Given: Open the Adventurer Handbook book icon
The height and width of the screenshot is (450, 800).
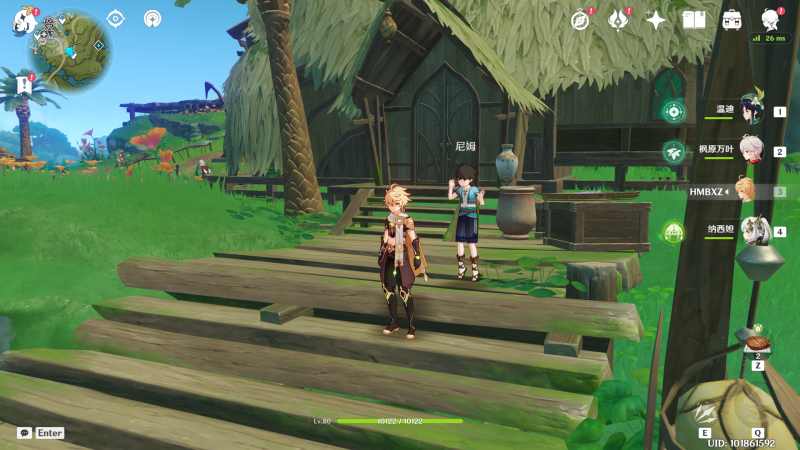Looking at the screenshot, I should (694, 20).
